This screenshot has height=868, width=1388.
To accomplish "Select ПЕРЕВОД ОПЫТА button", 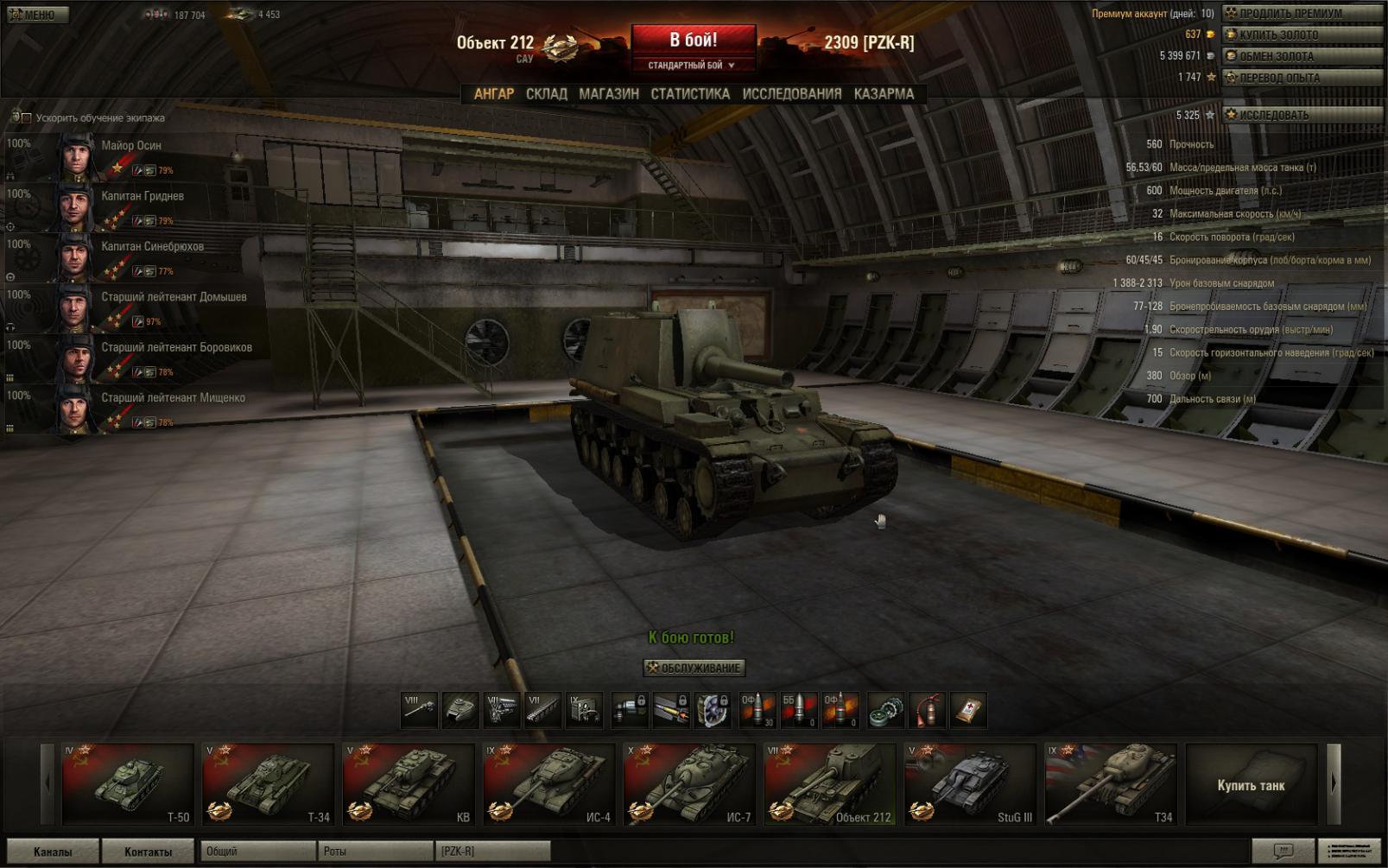I will (1302, 78).
